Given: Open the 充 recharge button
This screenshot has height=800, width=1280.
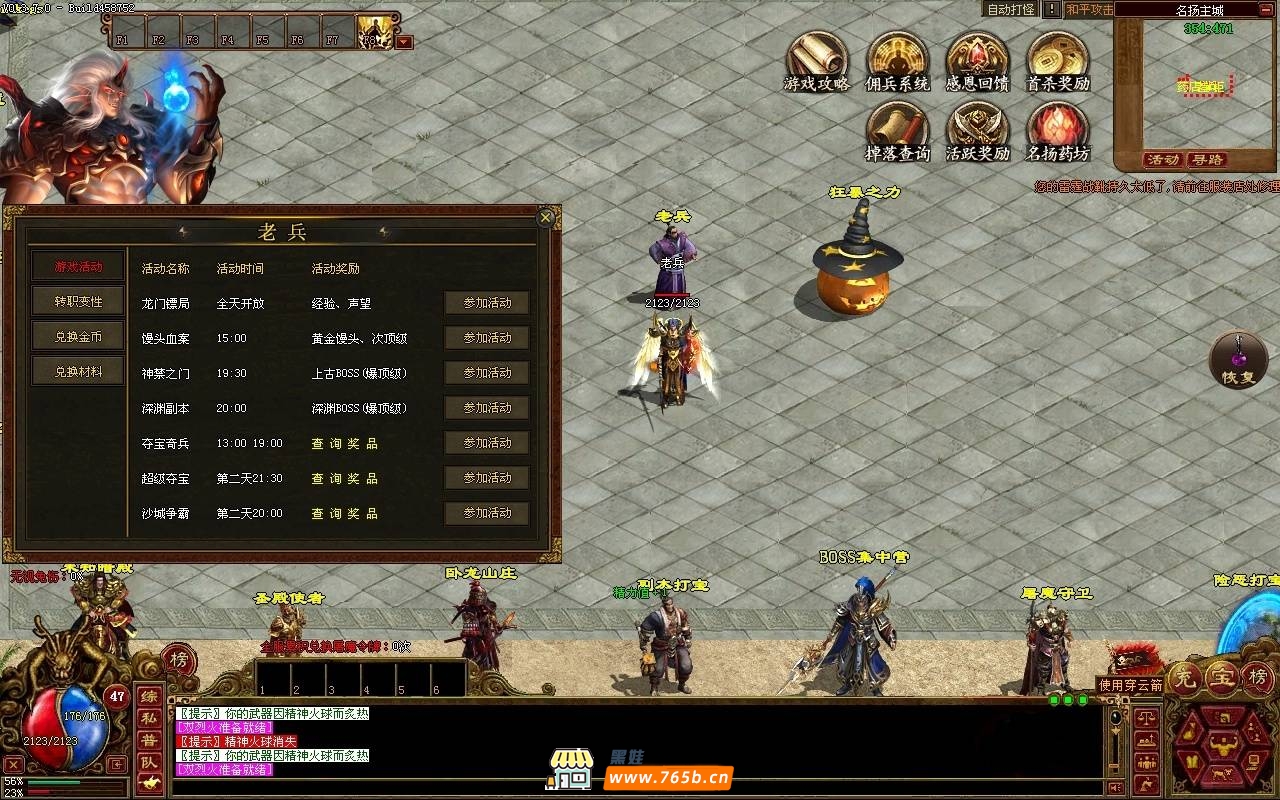Looking at the screenshot, I should point(1186,678).
